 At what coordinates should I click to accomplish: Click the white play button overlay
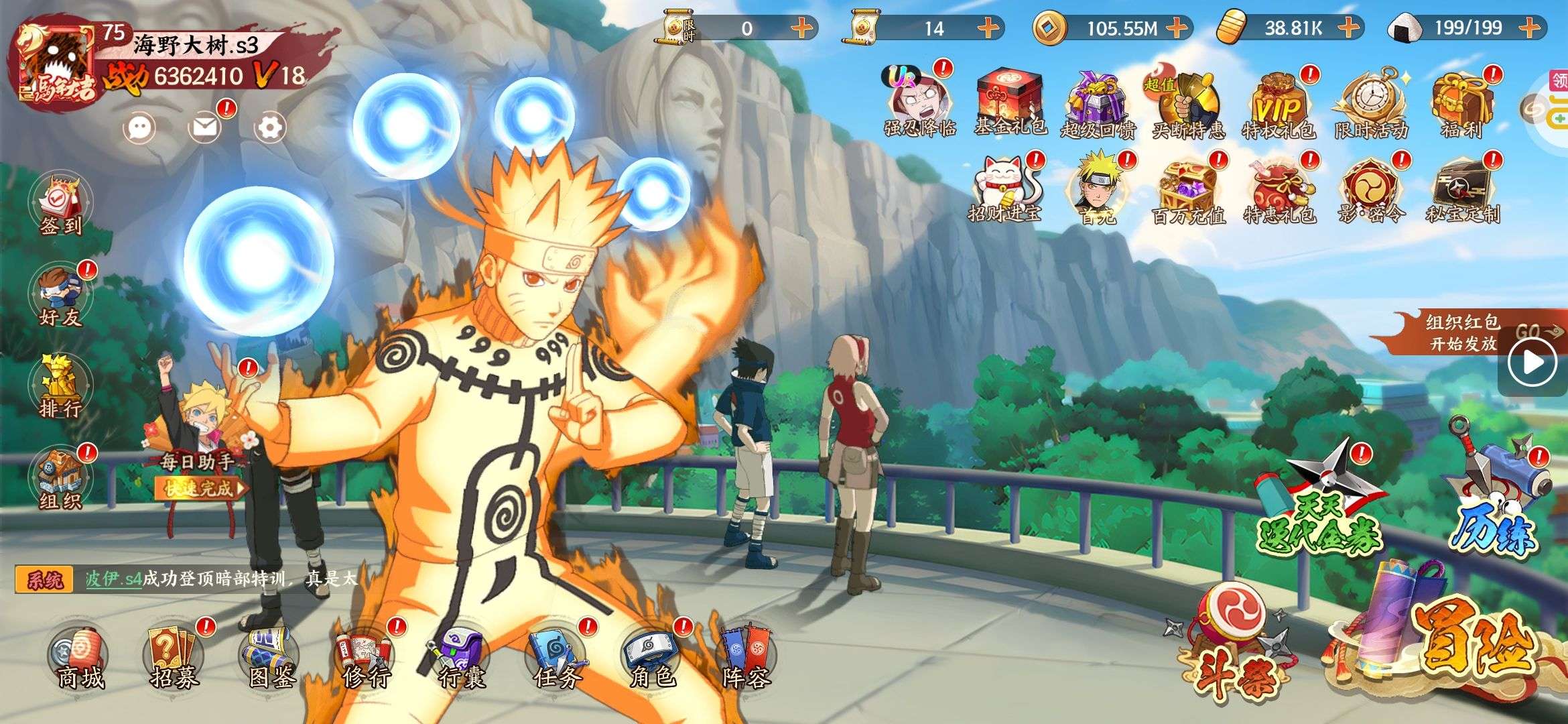click(1532, 363)
